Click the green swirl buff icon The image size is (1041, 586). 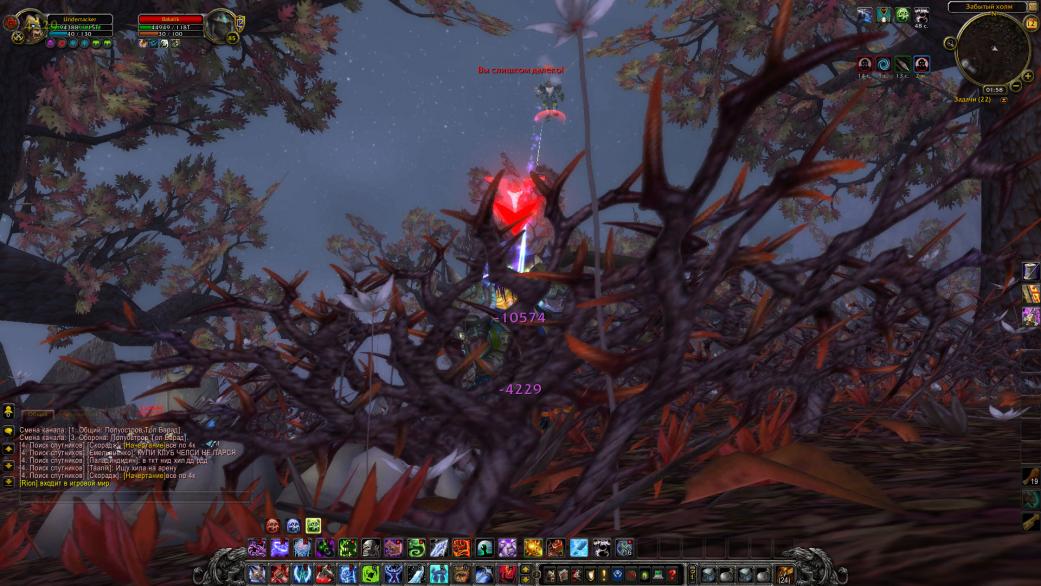point(902,14)
